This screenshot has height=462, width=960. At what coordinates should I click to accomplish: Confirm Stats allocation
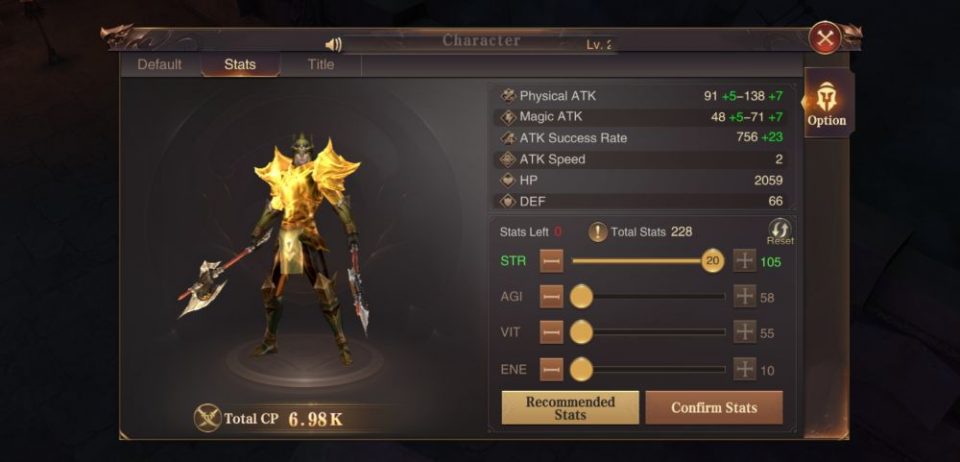714,408
